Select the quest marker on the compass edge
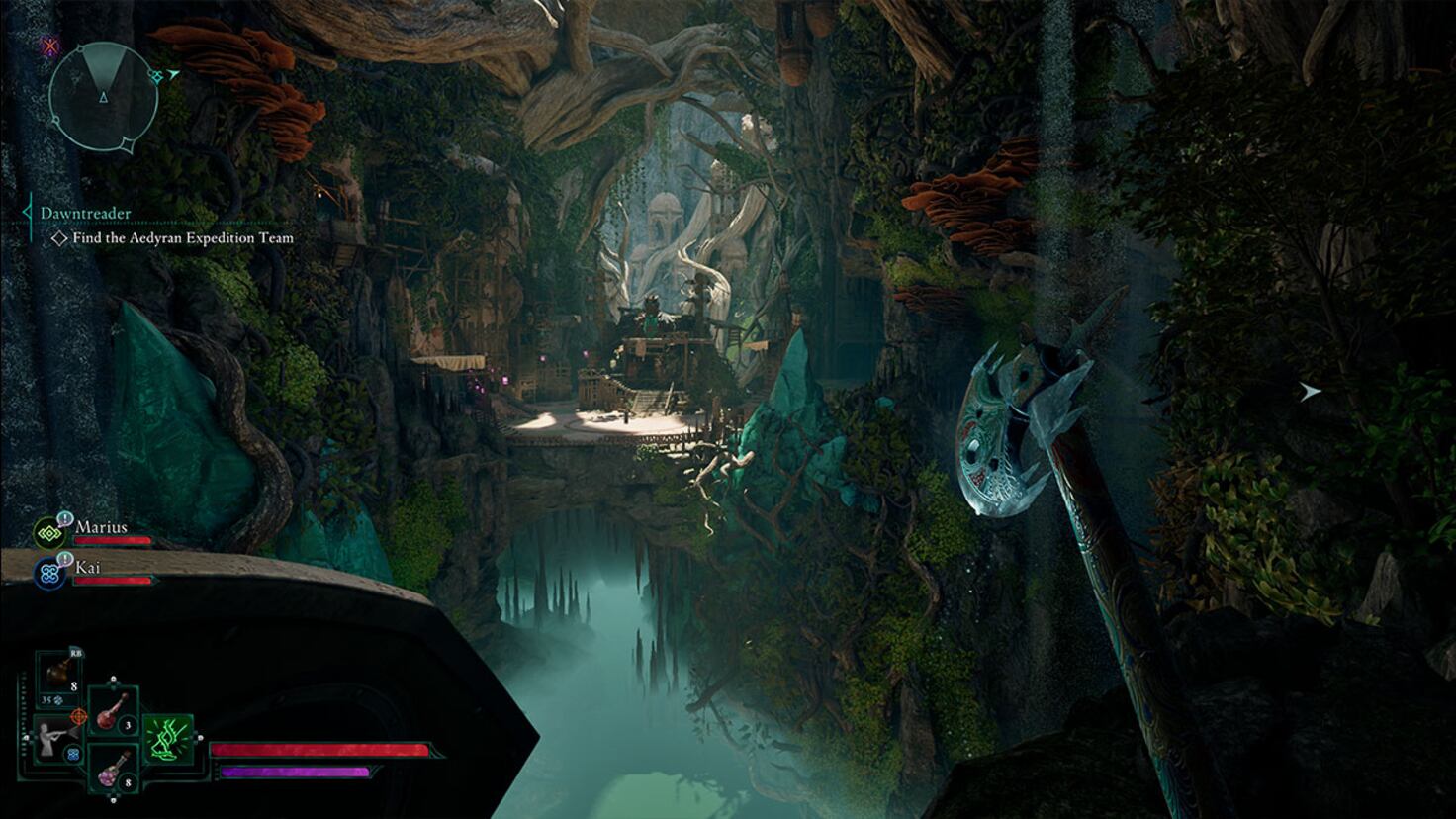Viewport: 1456px width, 819px height. coord(156,76)
